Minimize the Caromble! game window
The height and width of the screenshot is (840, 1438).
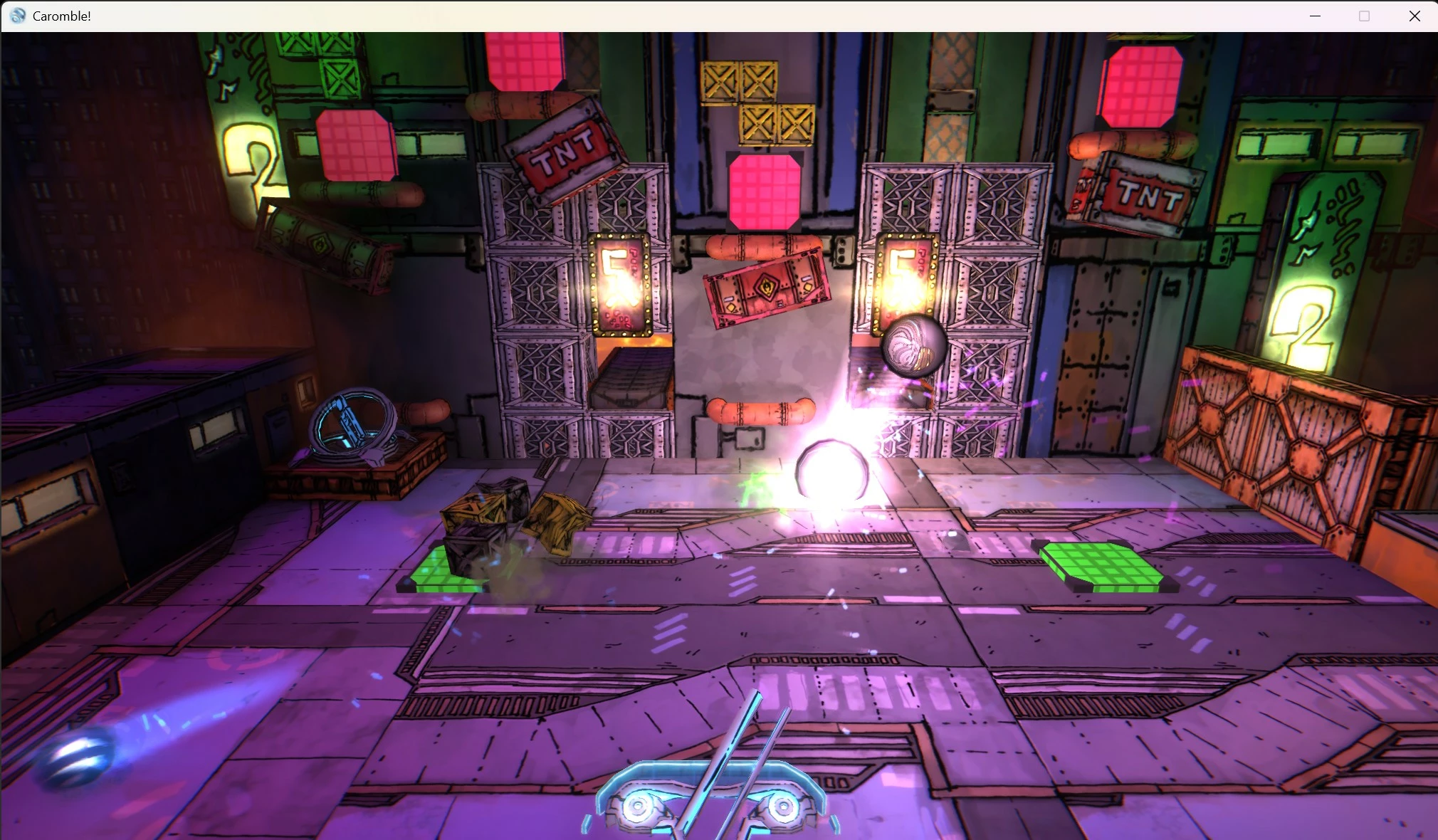coord(1315,16)
